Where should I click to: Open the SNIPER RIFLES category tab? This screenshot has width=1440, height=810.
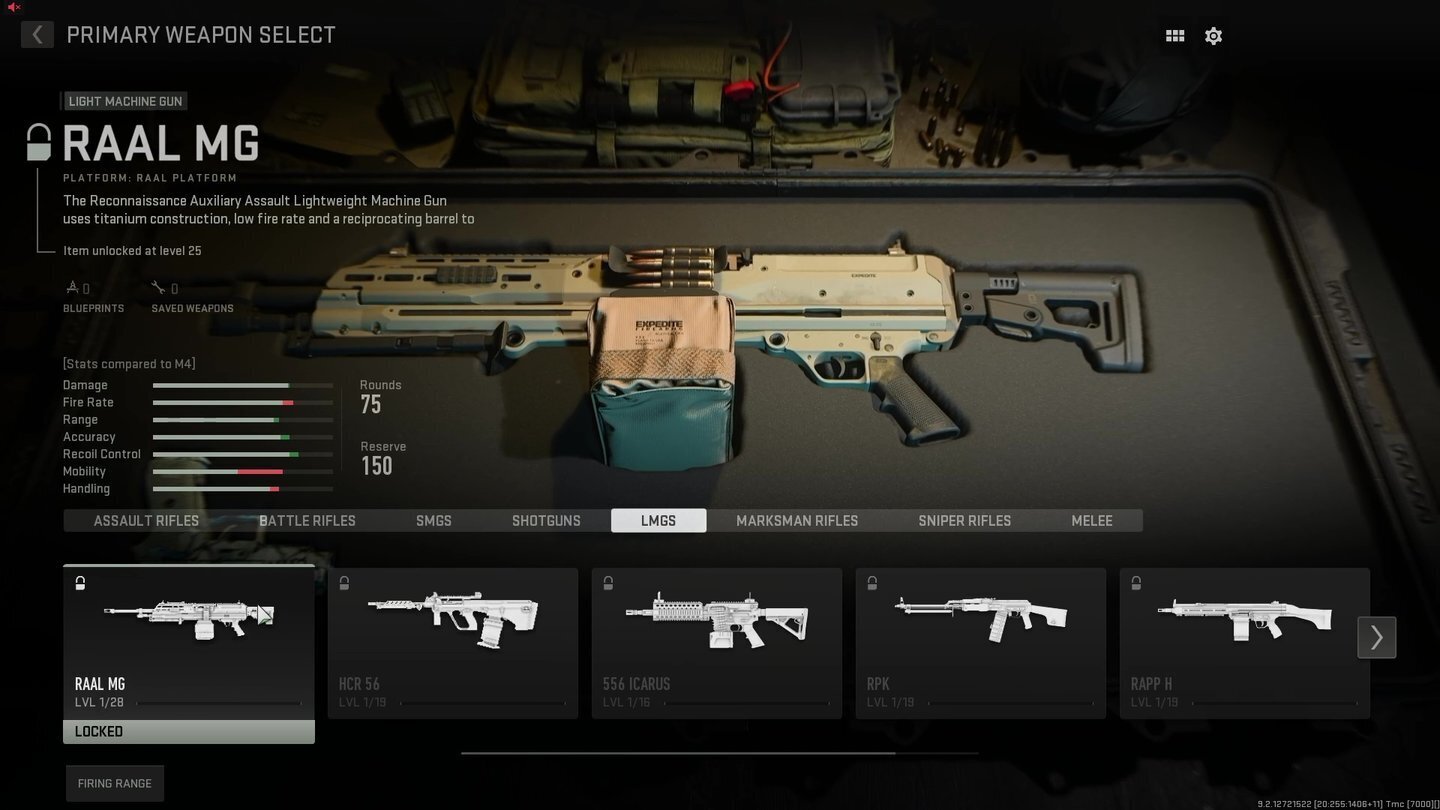tap(964, 520)
